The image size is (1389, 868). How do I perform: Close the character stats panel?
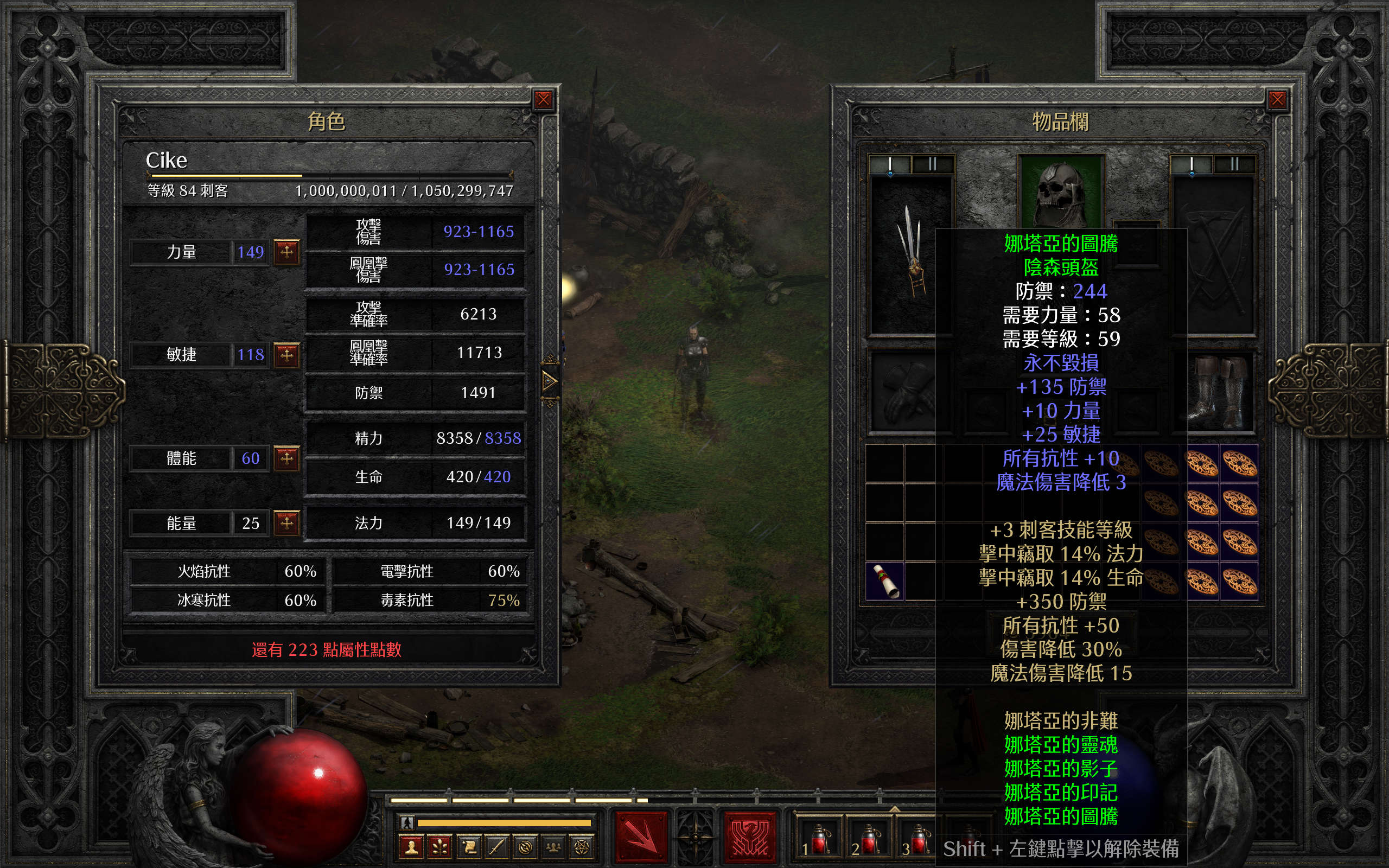tap(543, 100)
